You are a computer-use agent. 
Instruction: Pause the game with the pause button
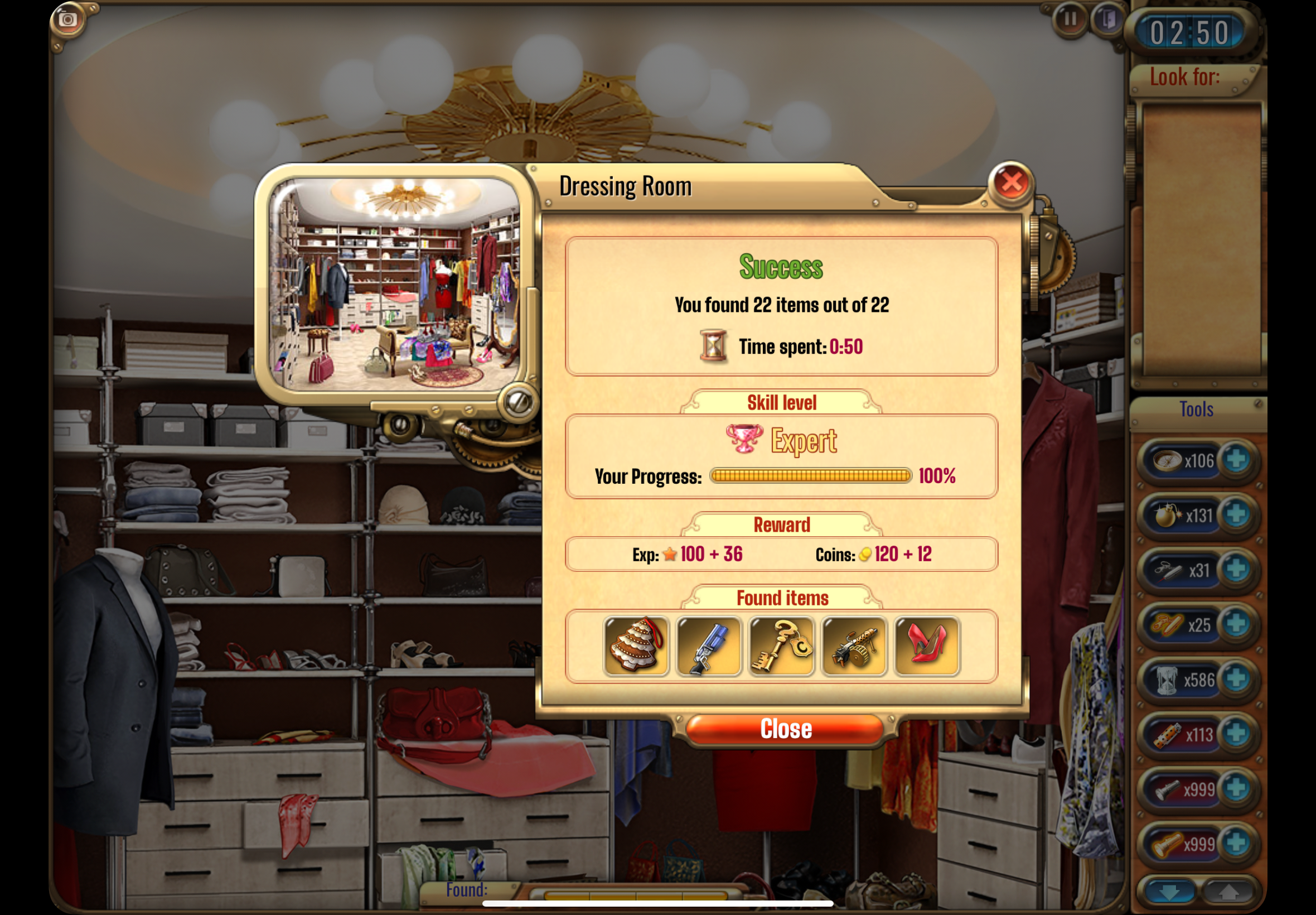click(1069, 20)
